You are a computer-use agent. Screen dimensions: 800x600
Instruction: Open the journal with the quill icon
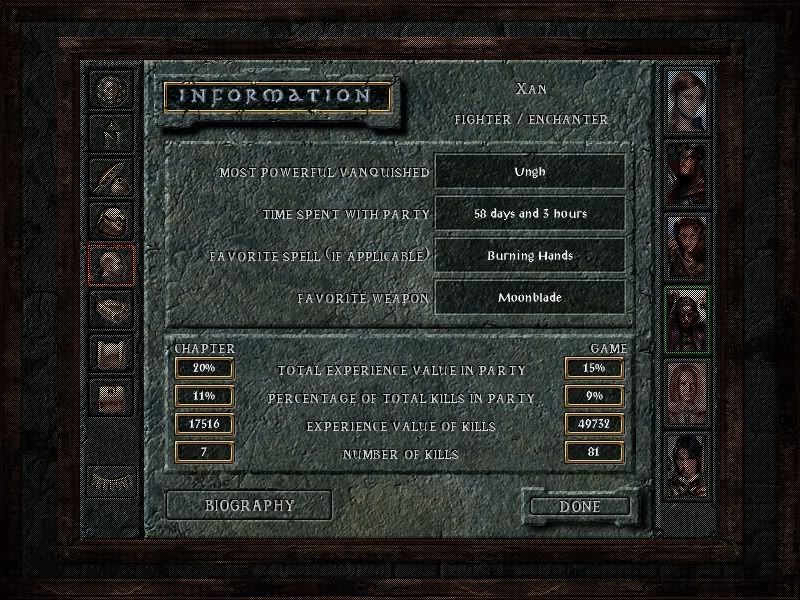pos(110,176)
